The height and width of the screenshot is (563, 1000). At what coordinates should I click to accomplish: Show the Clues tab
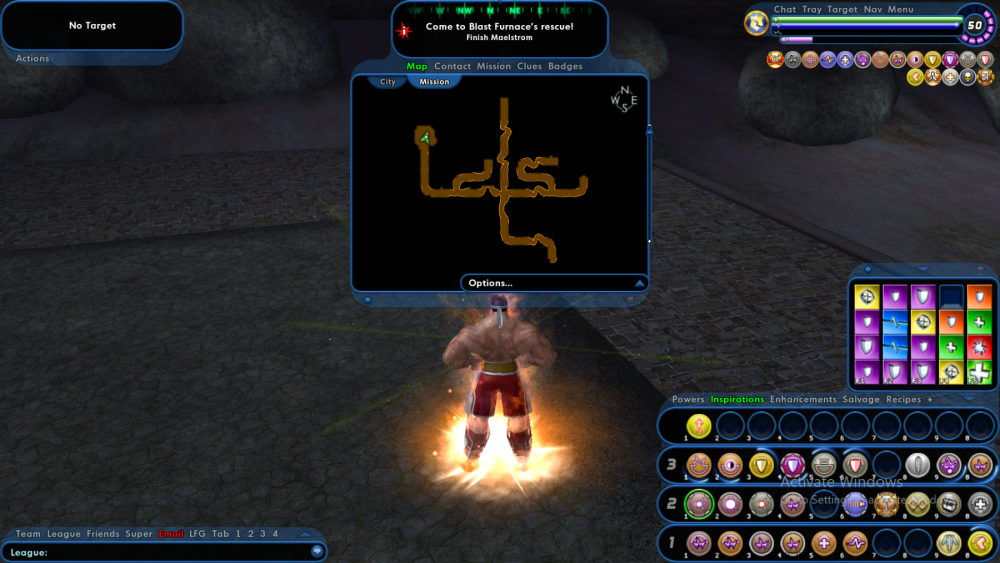(x=529, y=67)
